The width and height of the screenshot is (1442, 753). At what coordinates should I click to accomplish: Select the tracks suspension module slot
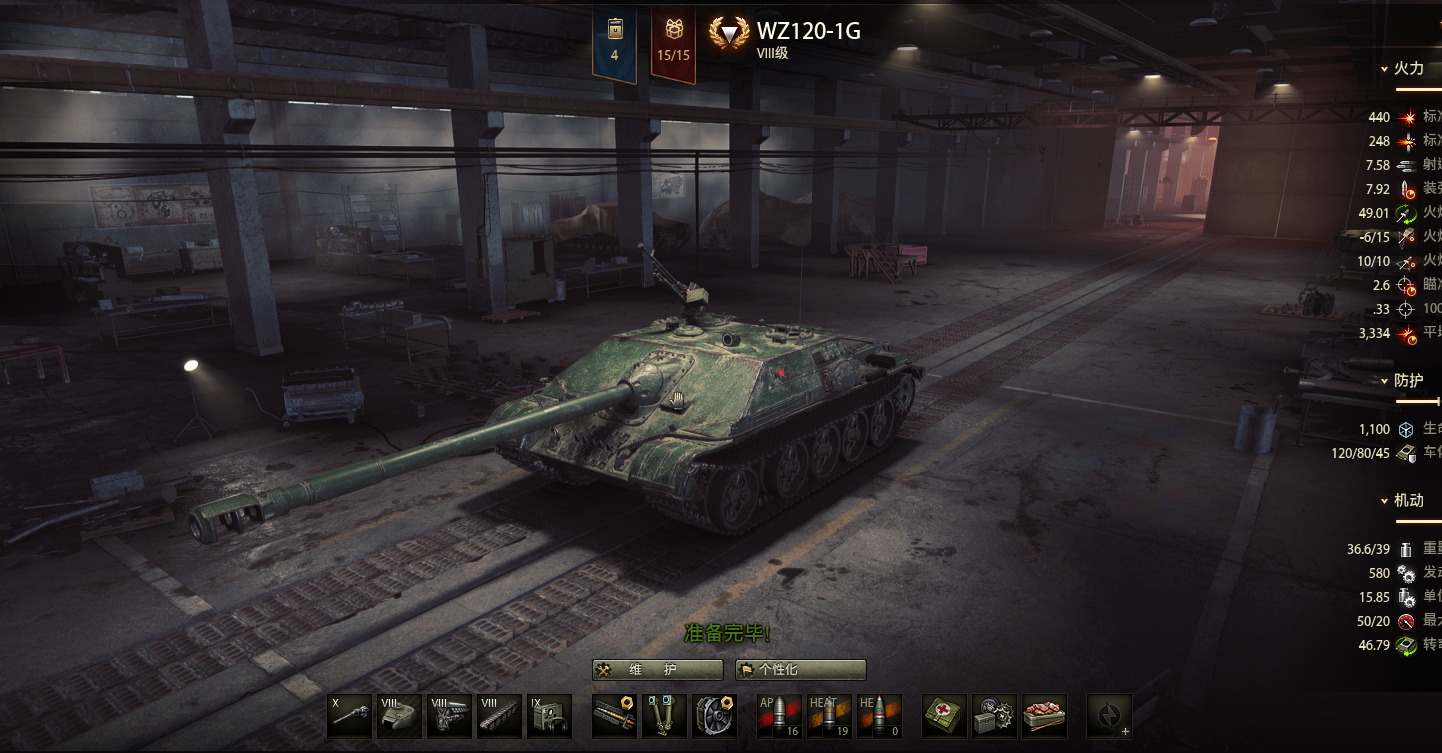coord(499,716)
